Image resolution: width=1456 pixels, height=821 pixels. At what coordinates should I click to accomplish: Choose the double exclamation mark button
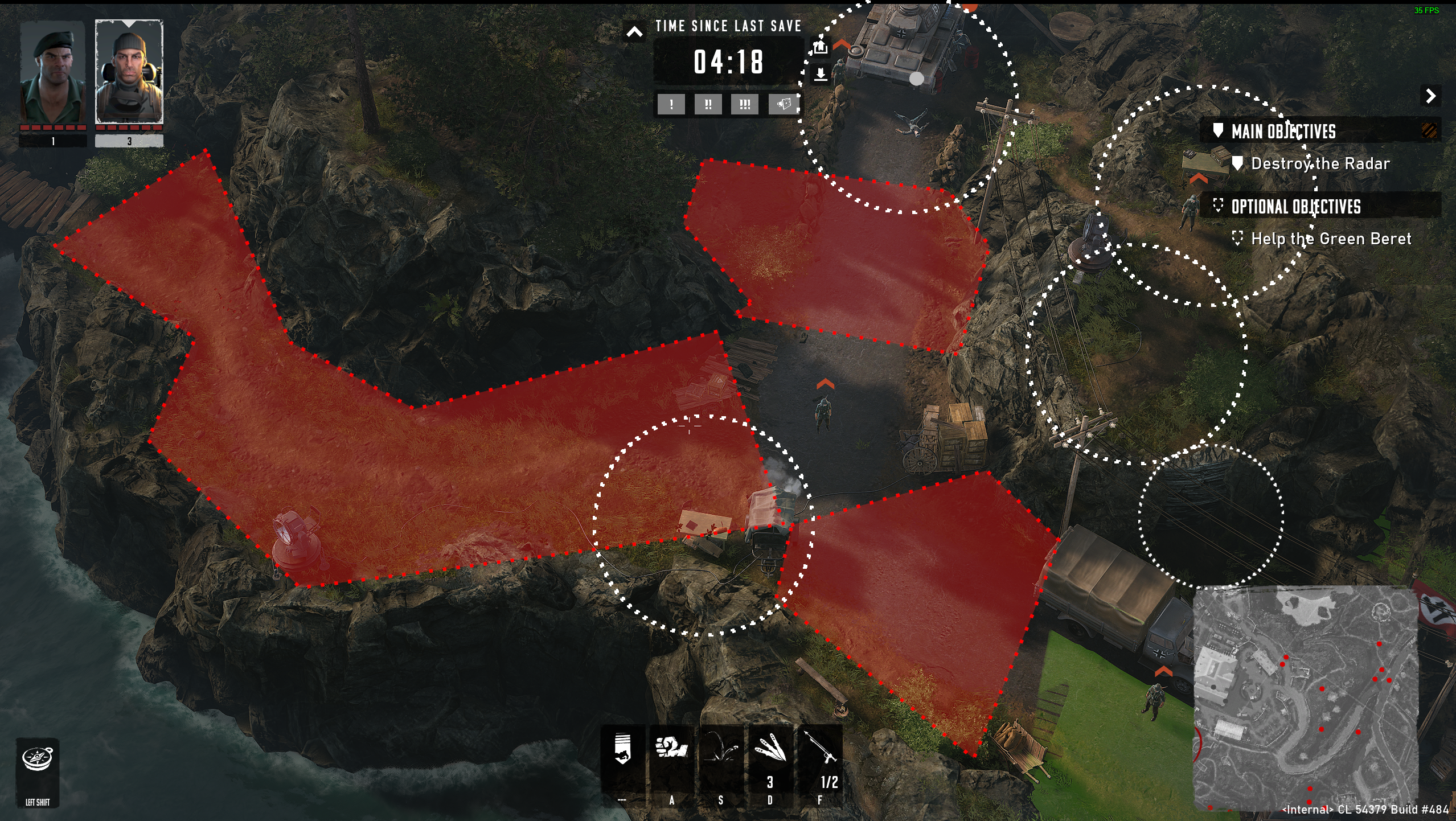click(708, 105)
